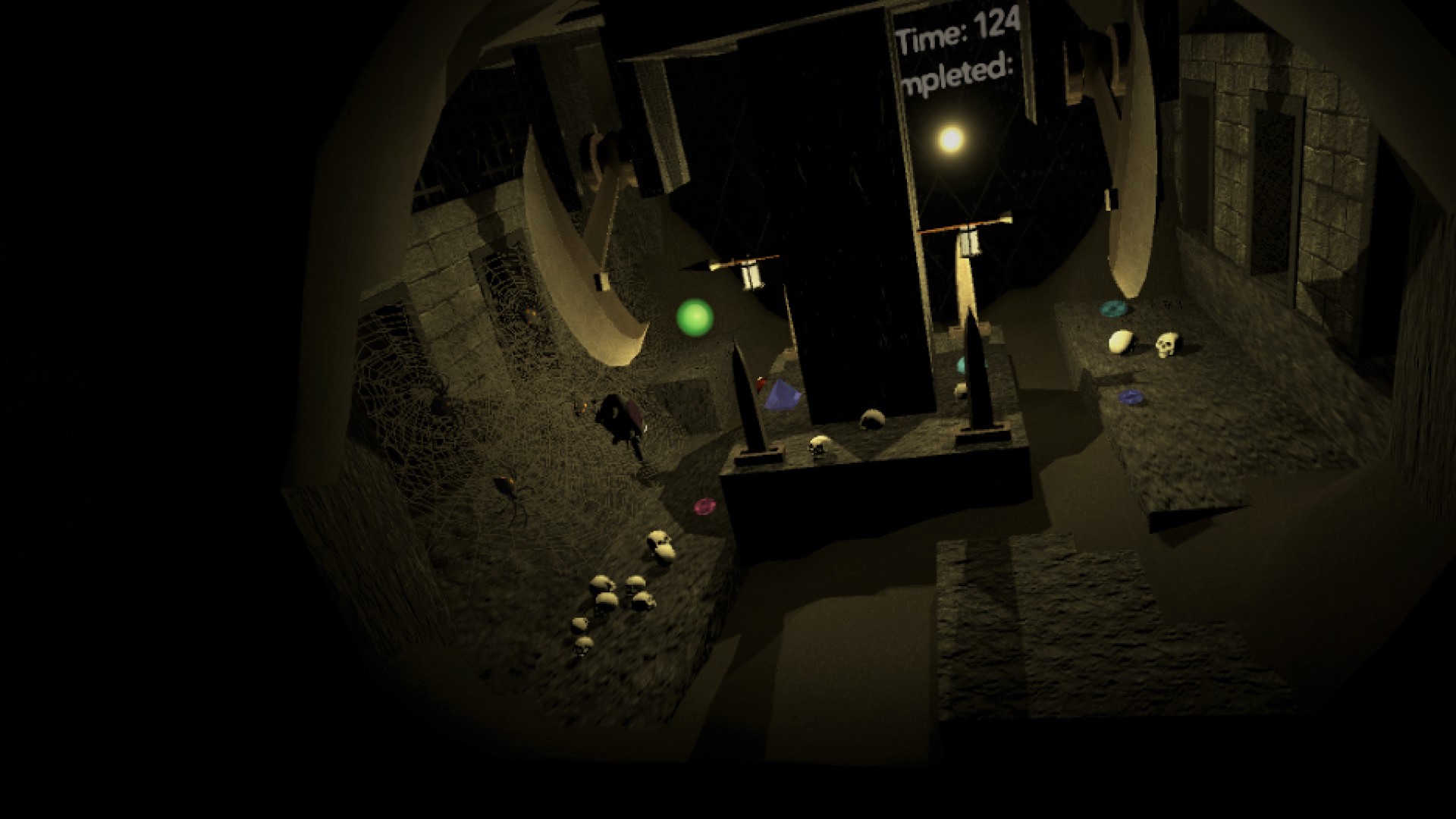Click the white egg on the right ledge
Image resolution: width=1456 pixels, height=819 pixels.
click(x=1120, y=343)
